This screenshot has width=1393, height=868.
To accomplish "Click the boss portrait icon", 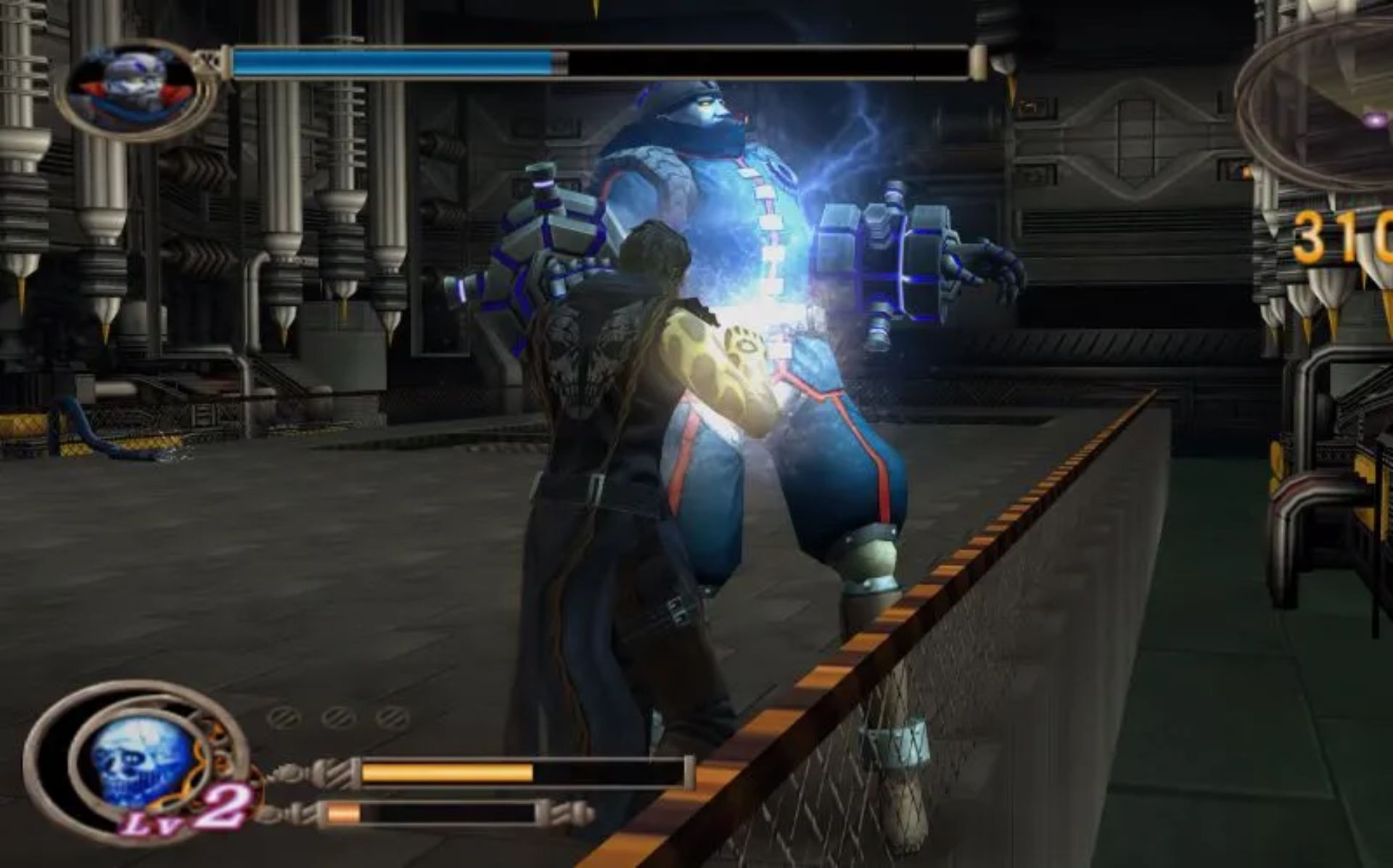I will click(x=133, y=88).
